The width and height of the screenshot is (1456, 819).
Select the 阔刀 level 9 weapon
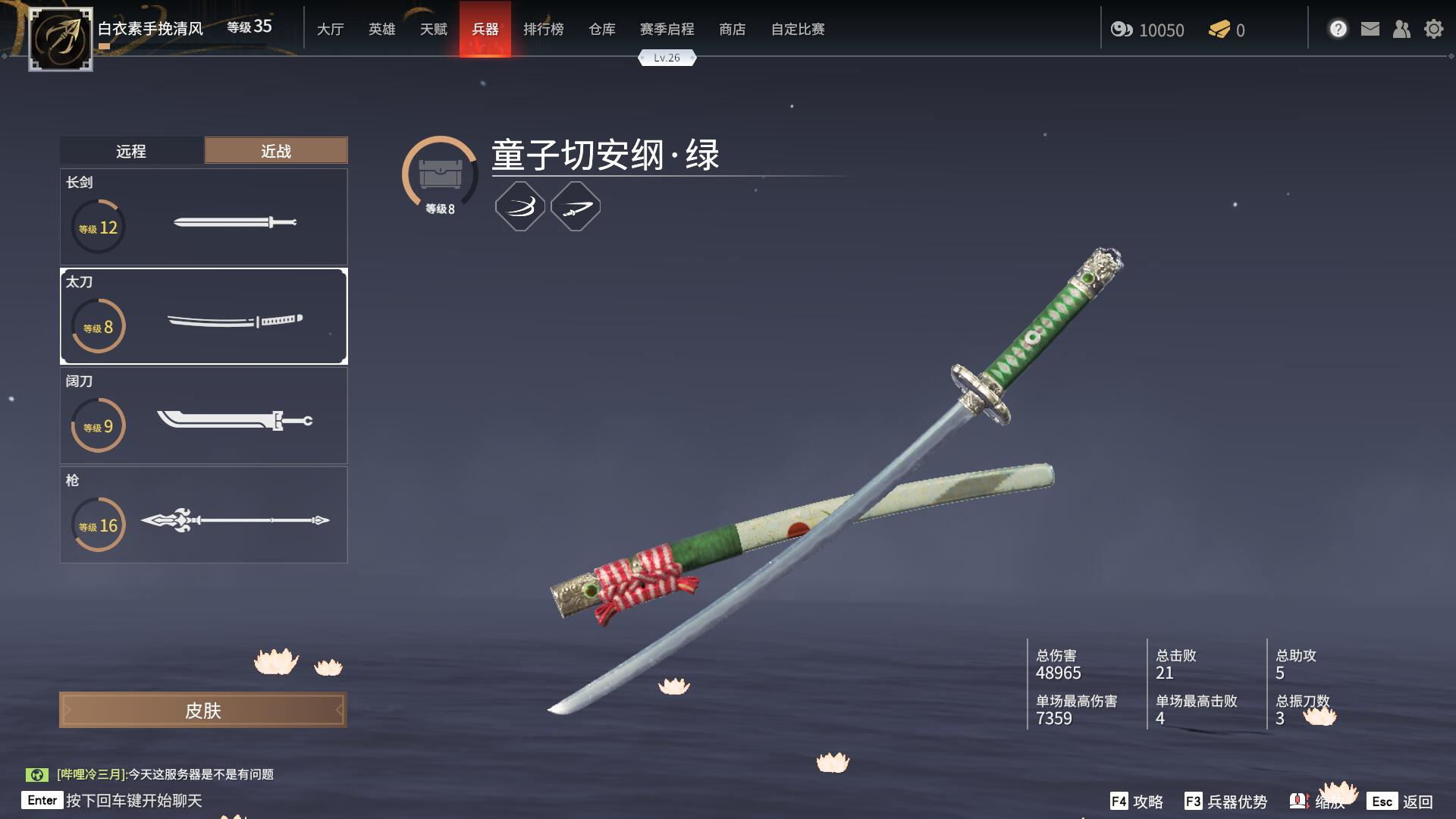(203, 421)
